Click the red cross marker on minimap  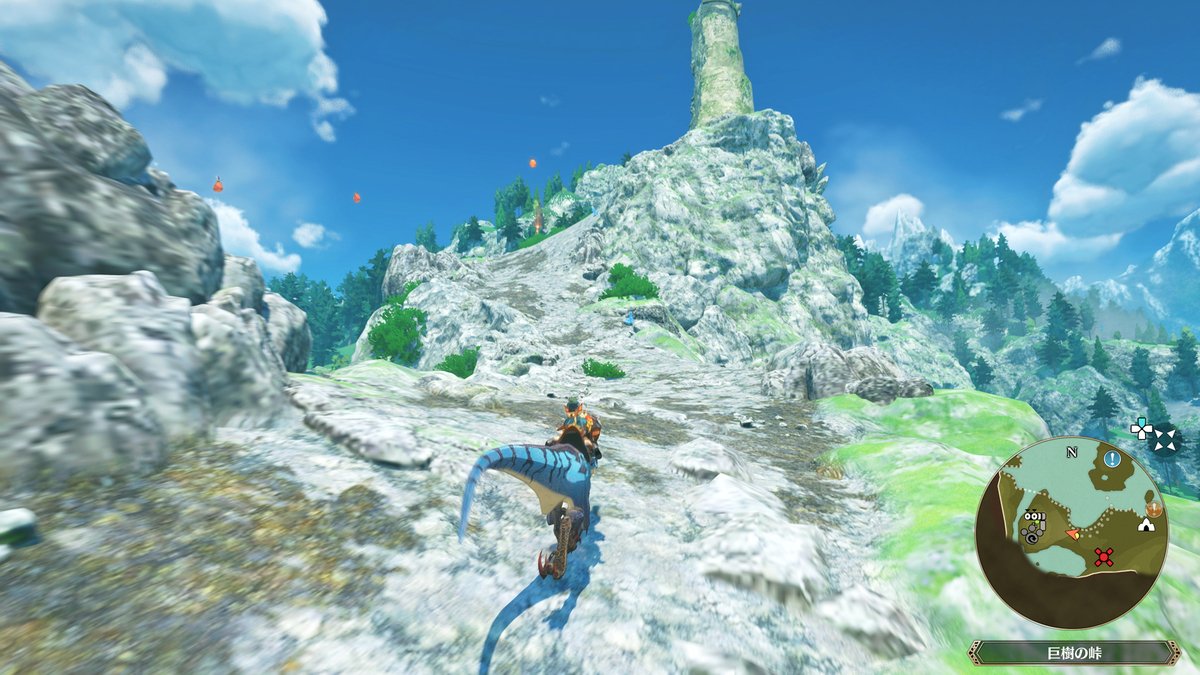click(x=1103, y=557)
